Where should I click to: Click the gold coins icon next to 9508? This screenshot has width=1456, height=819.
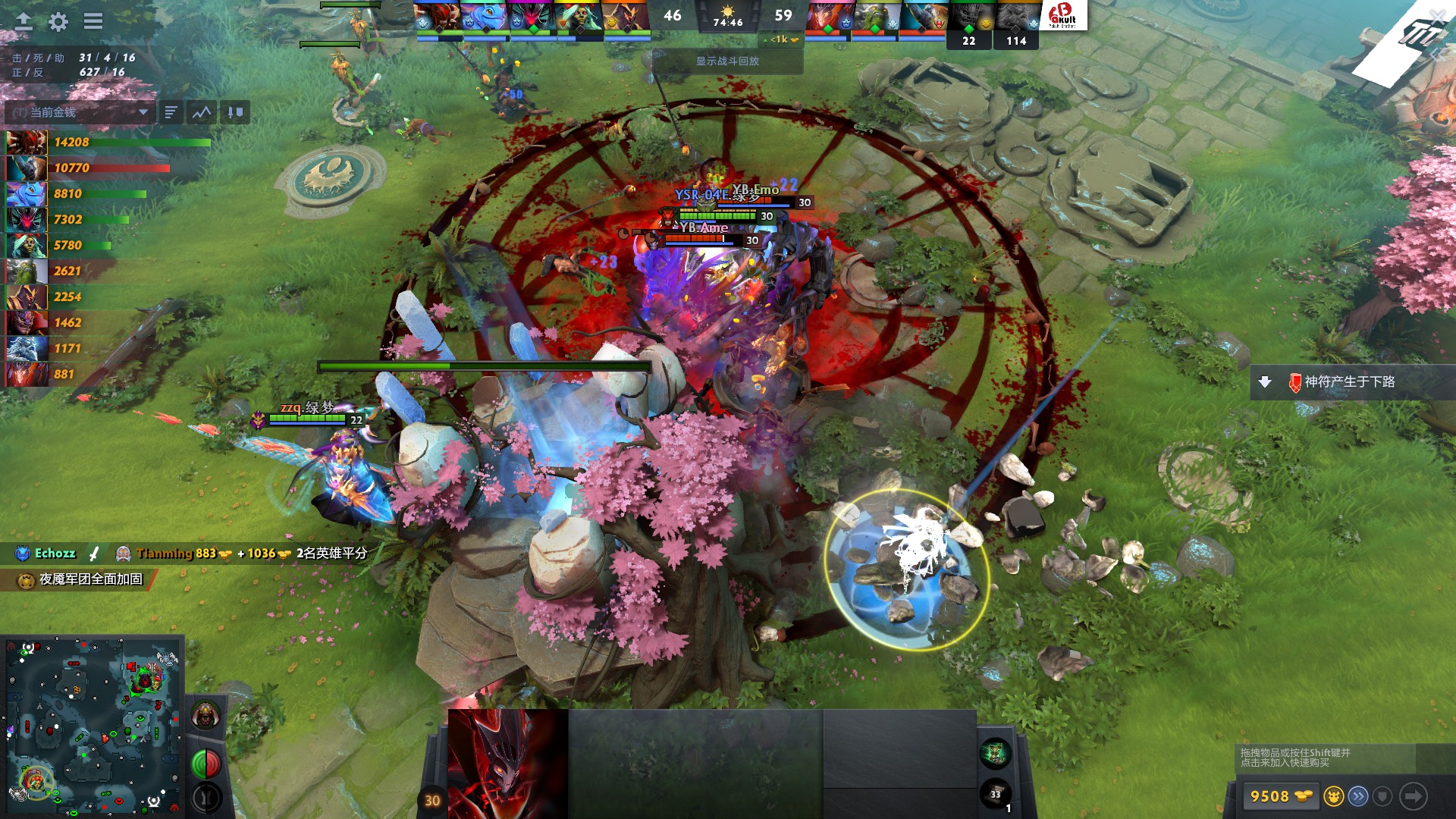pos(1302,795)
